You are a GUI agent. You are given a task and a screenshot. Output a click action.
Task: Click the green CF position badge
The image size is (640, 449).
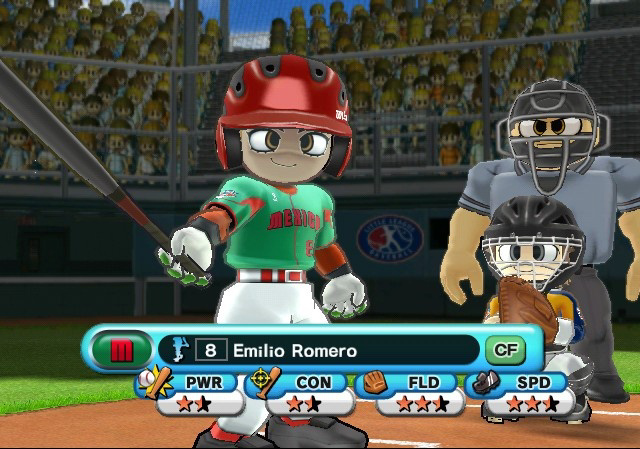coord(505,350)
